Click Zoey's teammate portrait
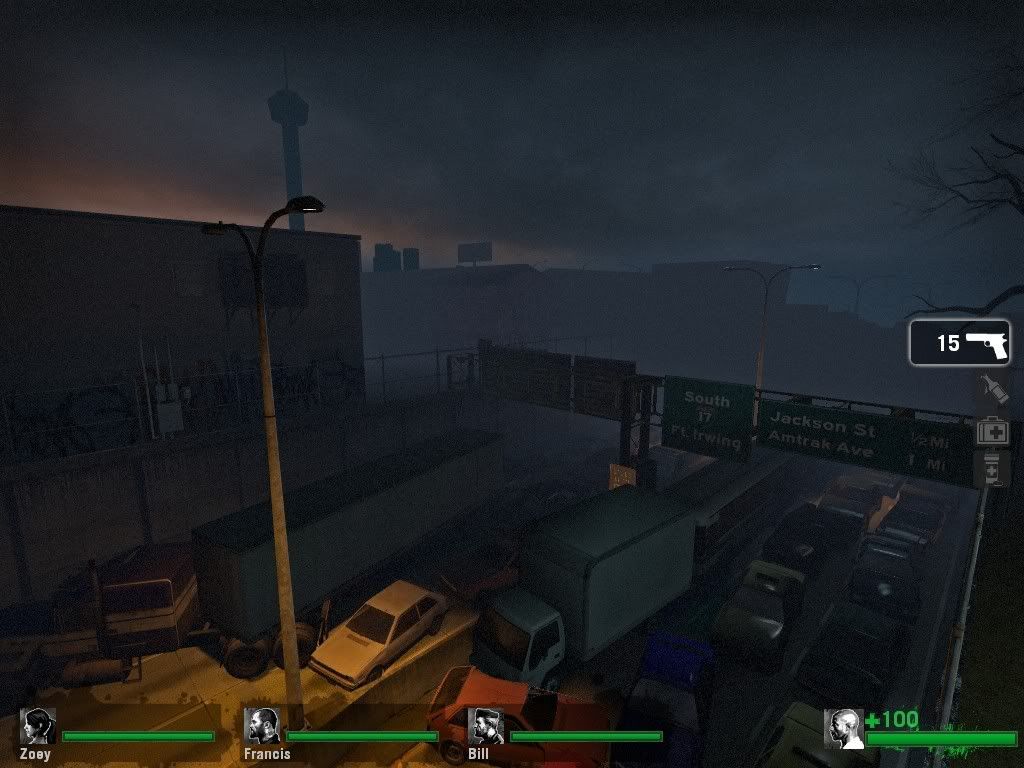This screenshot has height=768, width=1024. tap(38, 726)
